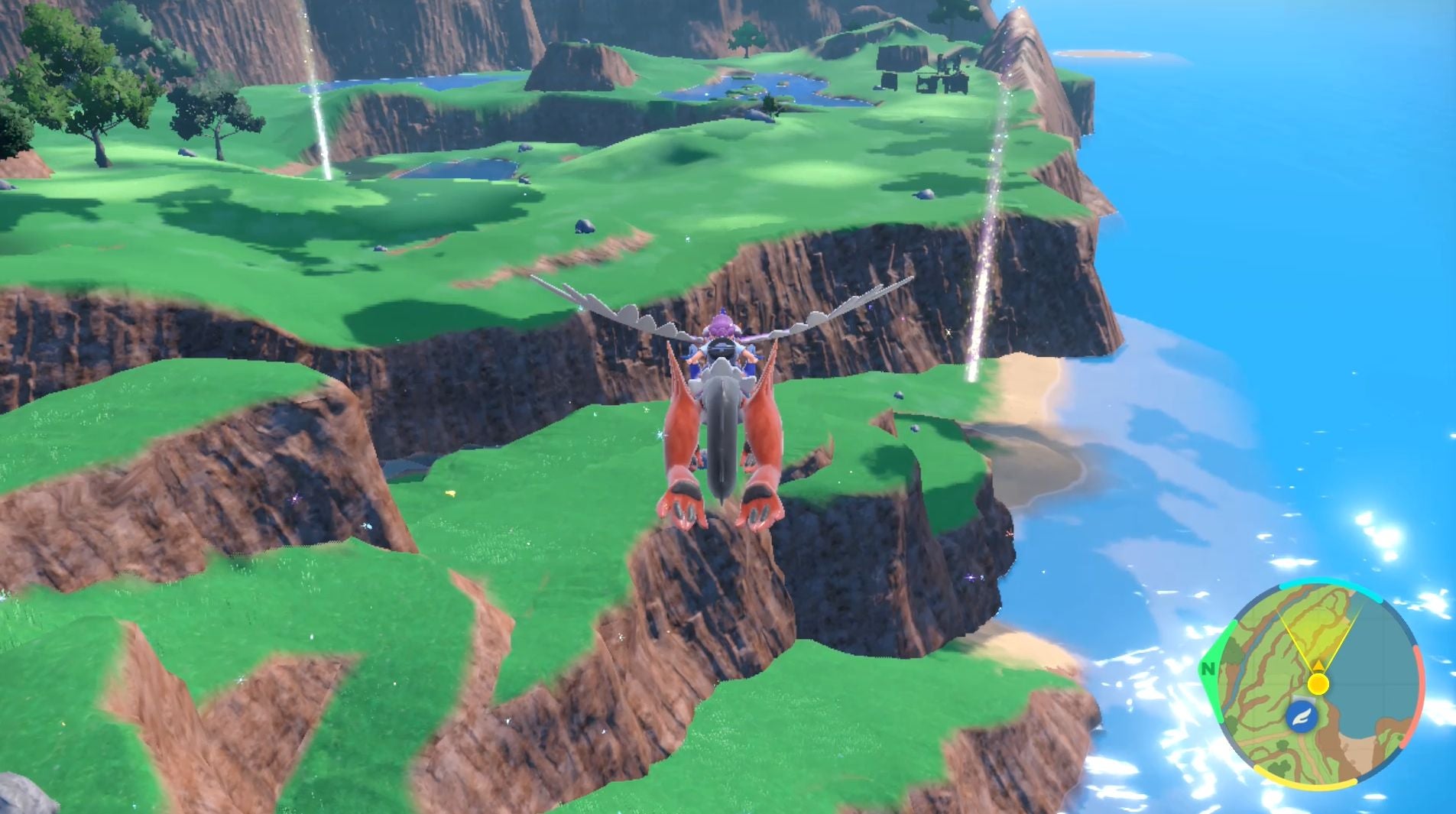Image resolution: width=1456 pixels, height=814 pixels.
Task: Click the yellow player position marker on minimap
Action: [x=1318, y=684]
